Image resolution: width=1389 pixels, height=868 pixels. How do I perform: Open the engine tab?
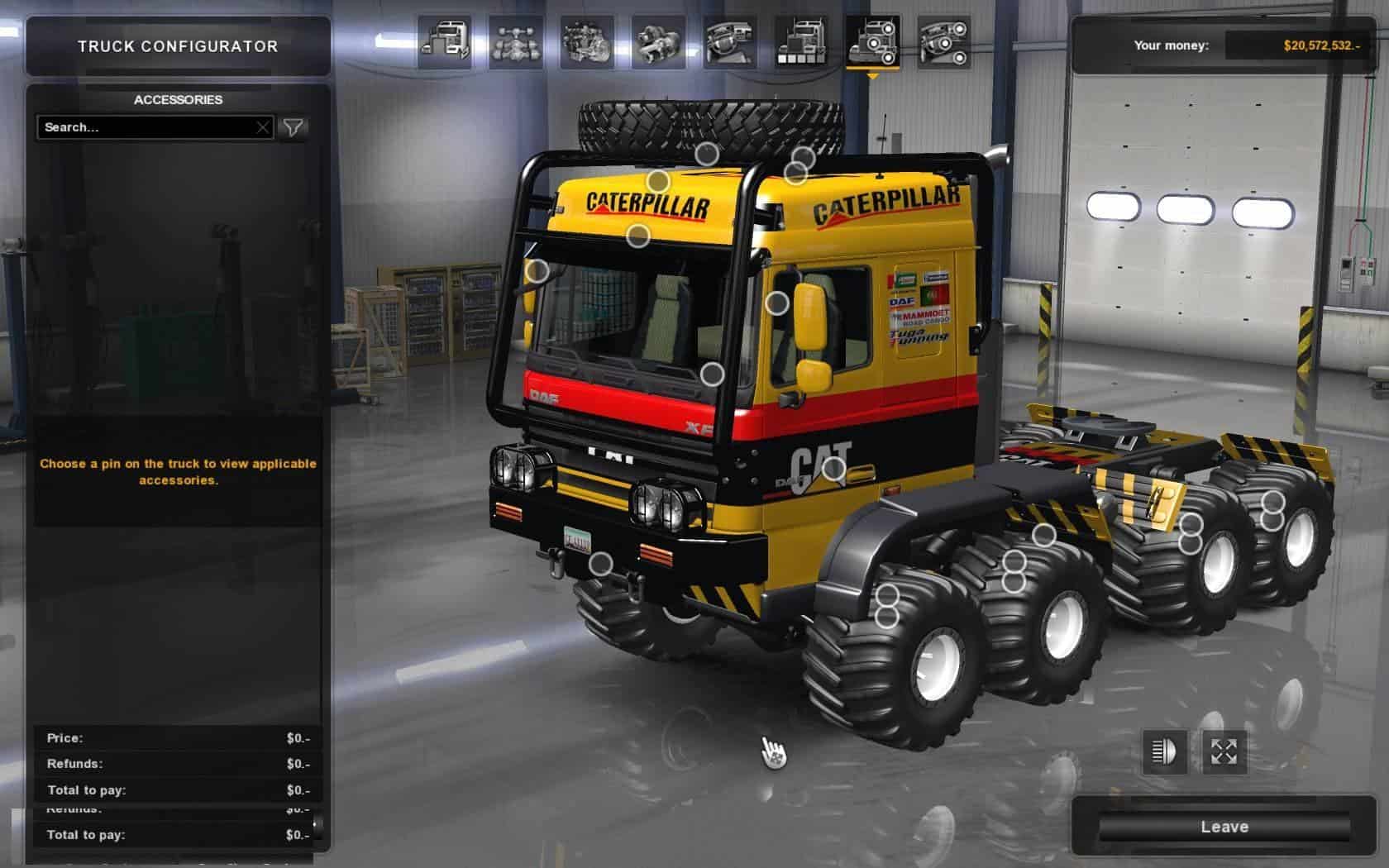587,42
